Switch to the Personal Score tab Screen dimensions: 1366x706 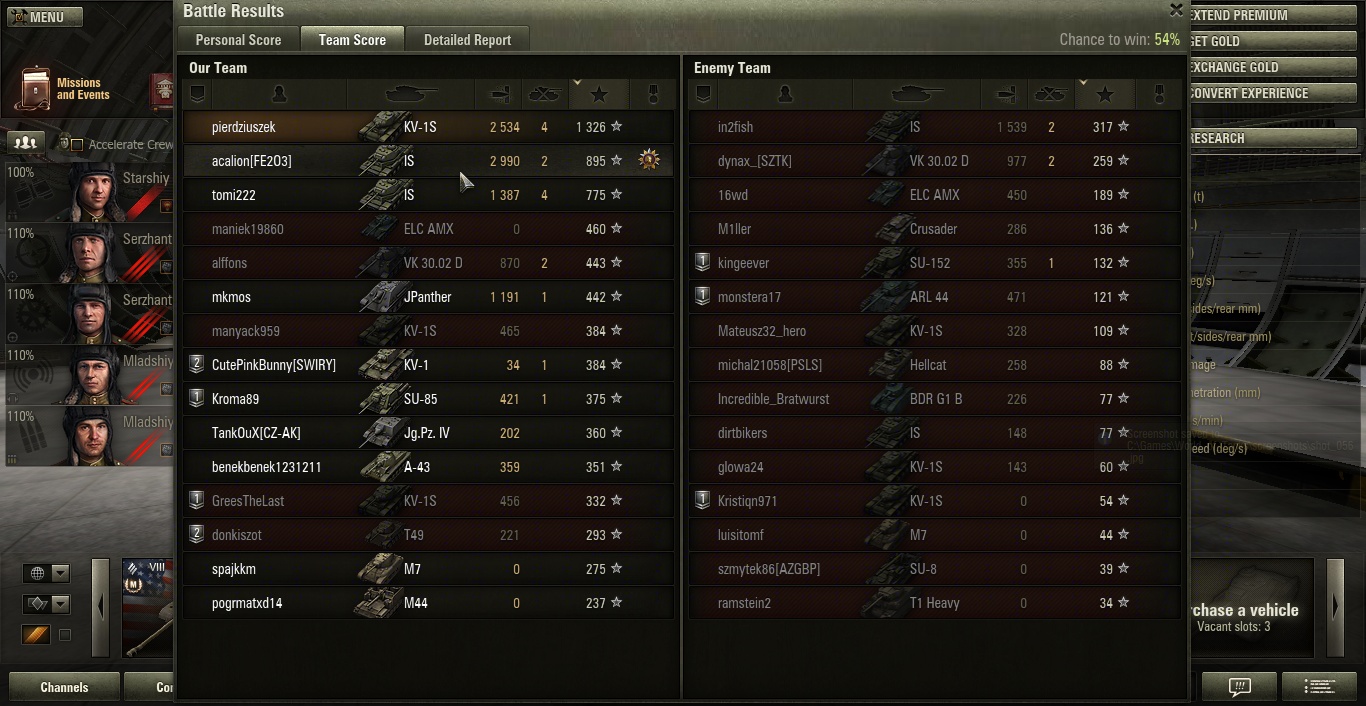pos(238,40)
